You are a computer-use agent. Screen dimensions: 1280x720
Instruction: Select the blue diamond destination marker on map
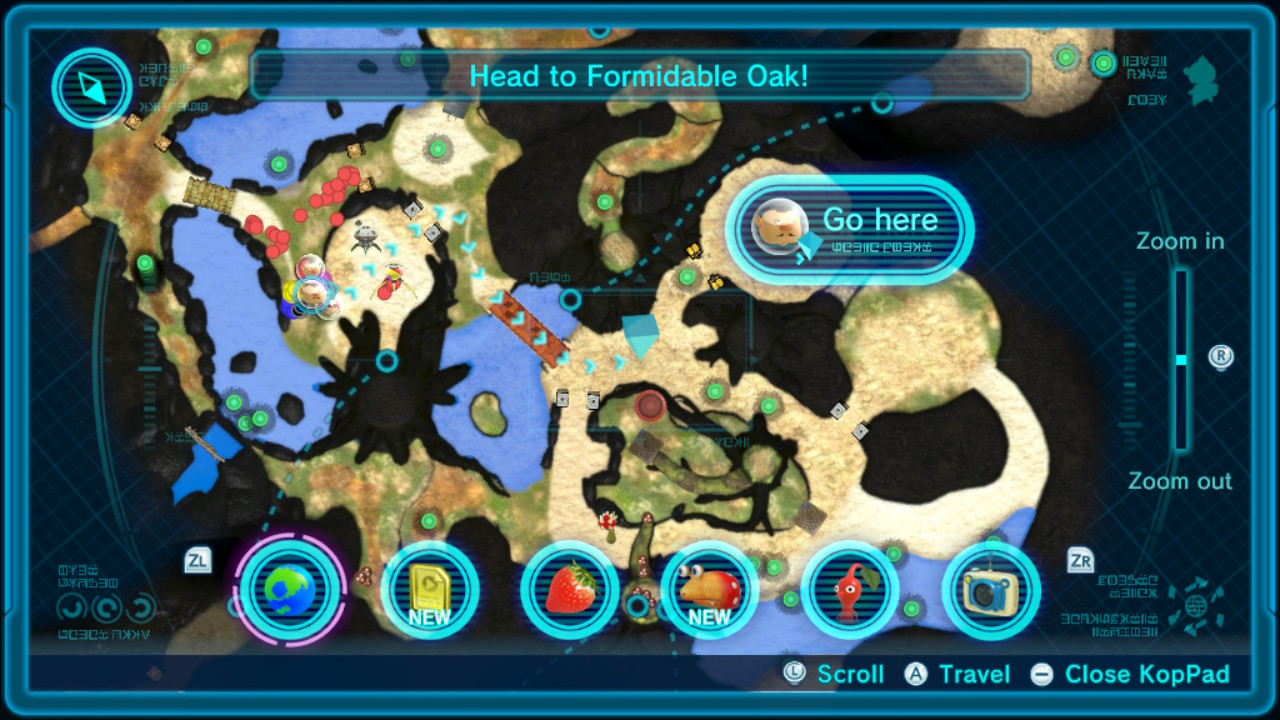pos(640,334)
